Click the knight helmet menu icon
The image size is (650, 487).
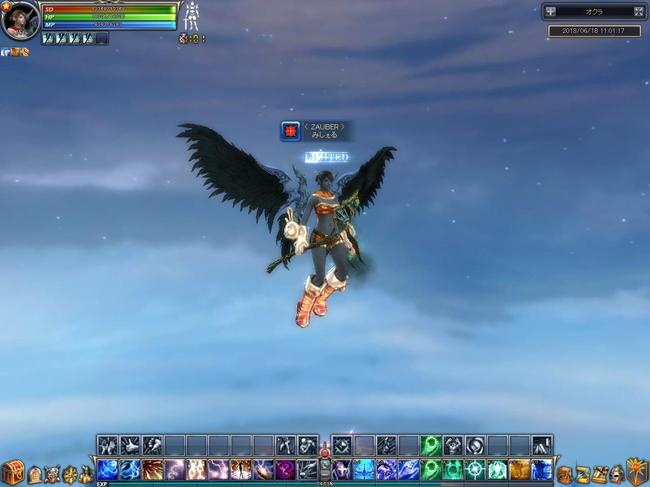click(617, 474)
